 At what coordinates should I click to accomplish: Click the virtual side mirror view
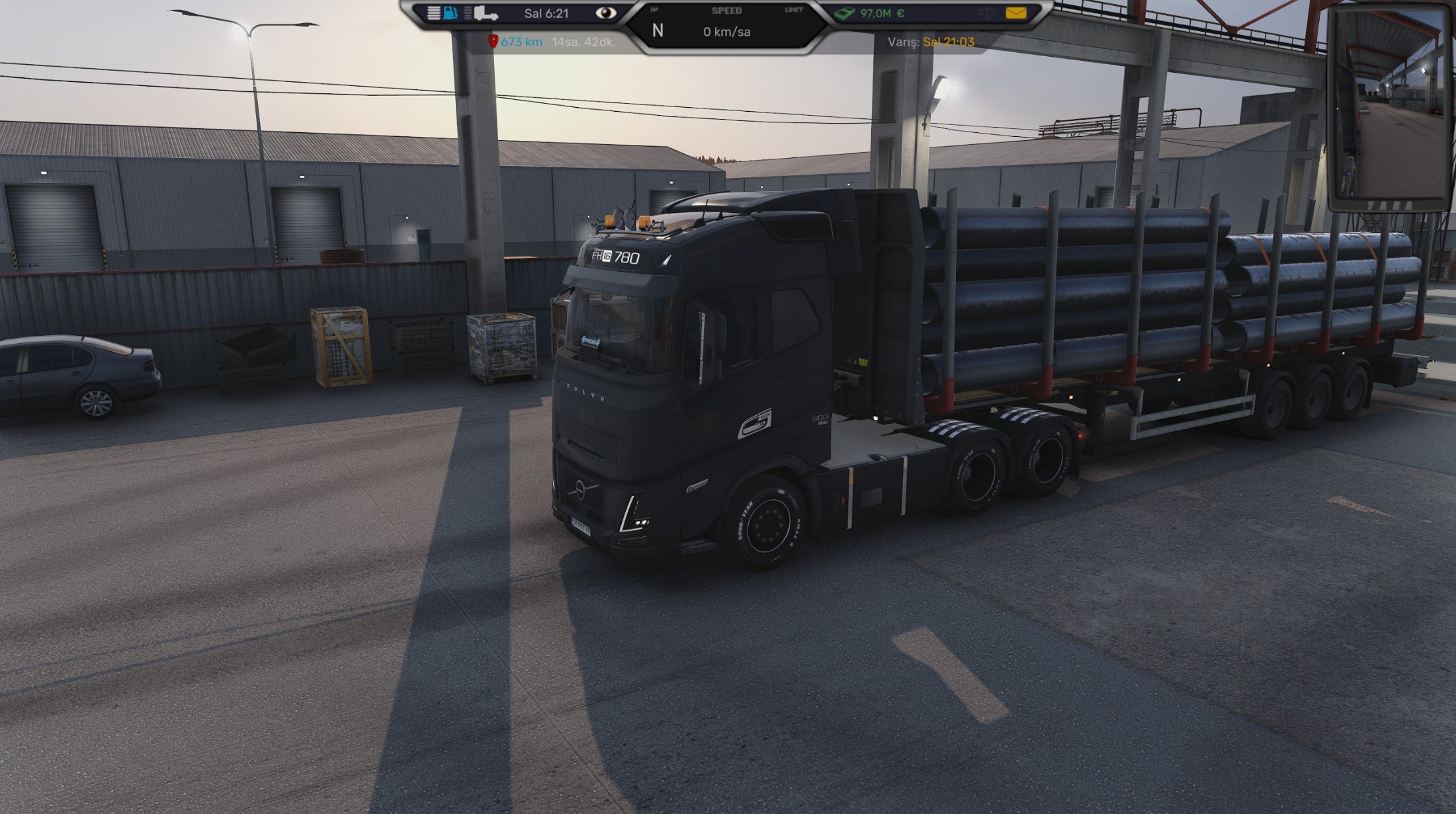coord(1390,106)
